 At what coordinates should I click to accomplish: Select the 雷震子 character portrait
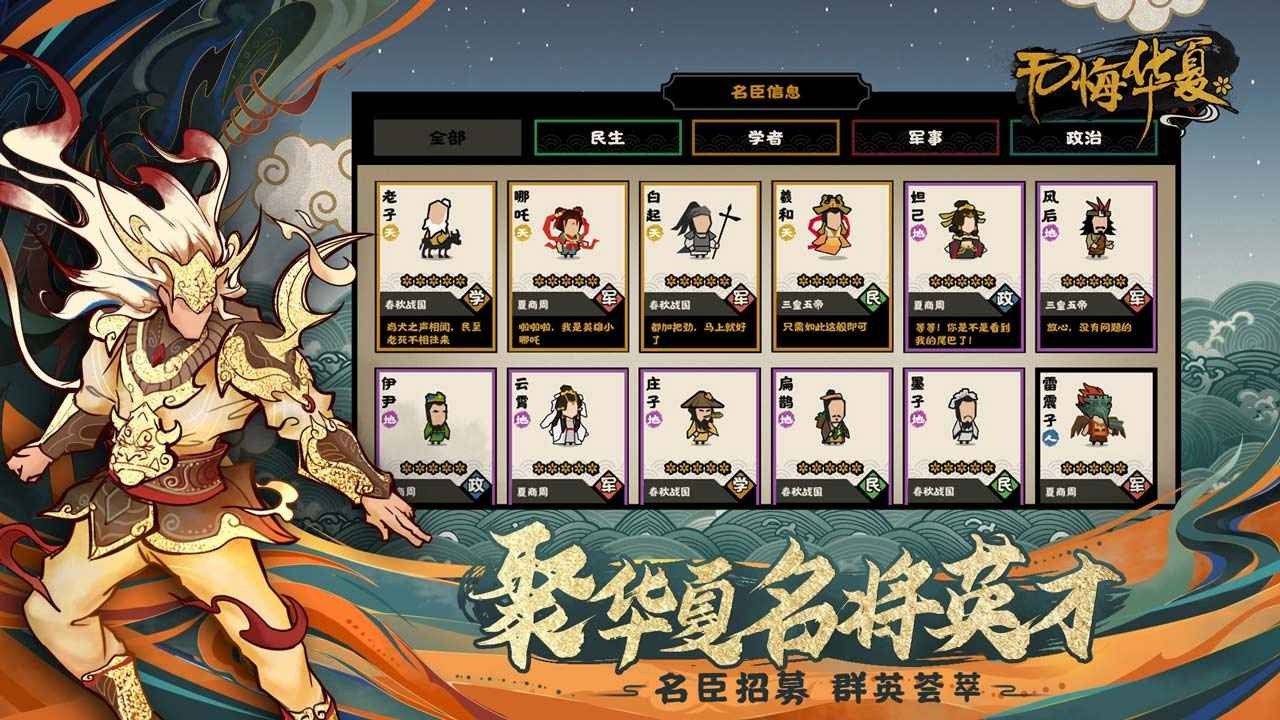pyautogui.click(x=1098, y=420)
